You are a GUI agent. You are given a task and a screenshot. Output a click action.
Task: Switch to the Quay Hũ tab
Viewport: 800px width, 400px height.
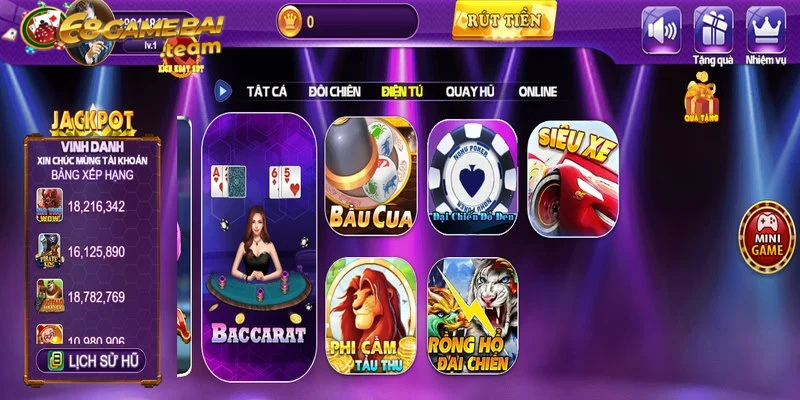tap(470, 91)
